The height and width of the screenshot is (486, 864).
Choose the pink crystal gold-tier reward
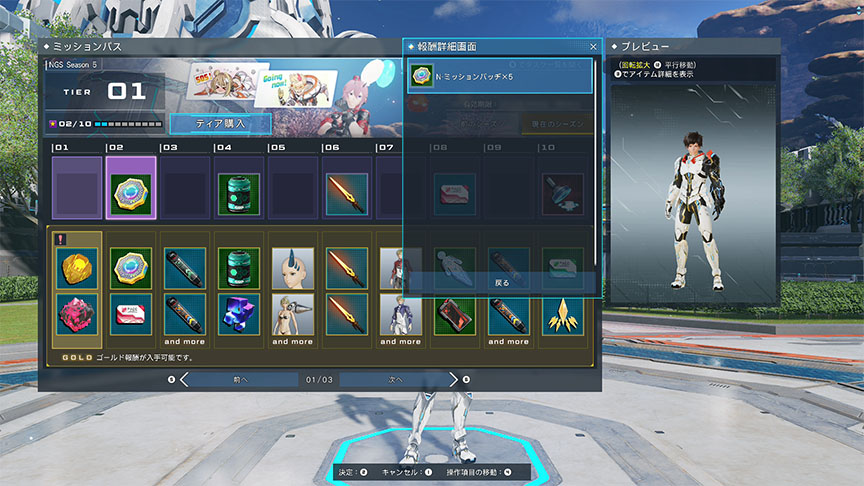pos(77,313)
